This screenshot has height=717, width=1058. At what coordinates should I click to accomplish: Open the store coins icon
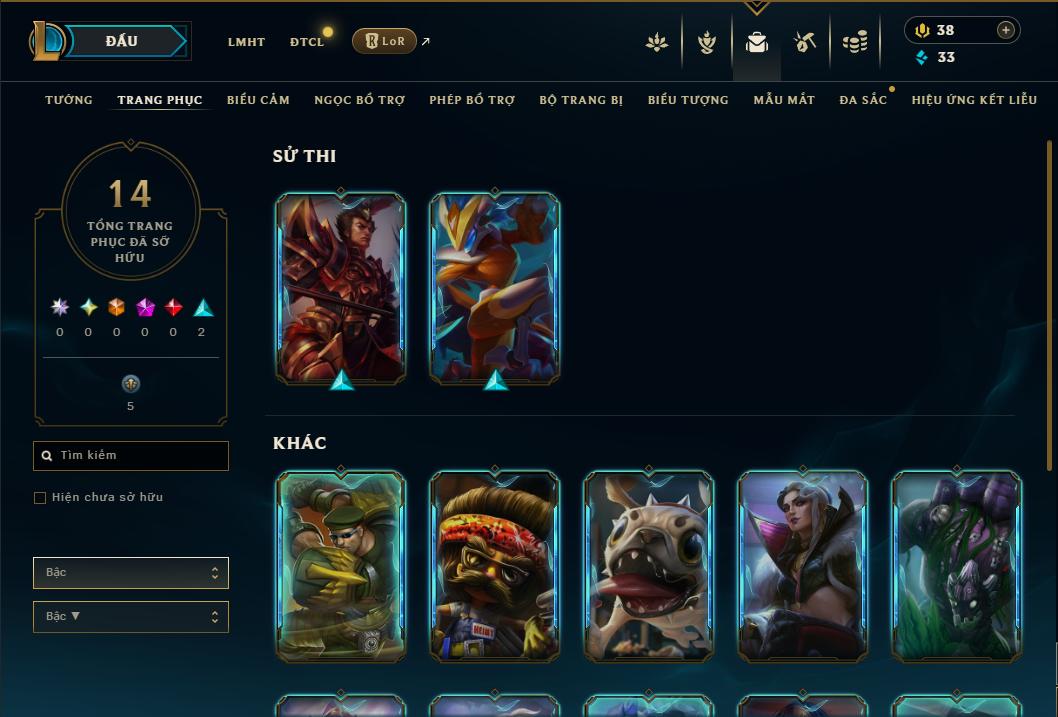point(854,42)
